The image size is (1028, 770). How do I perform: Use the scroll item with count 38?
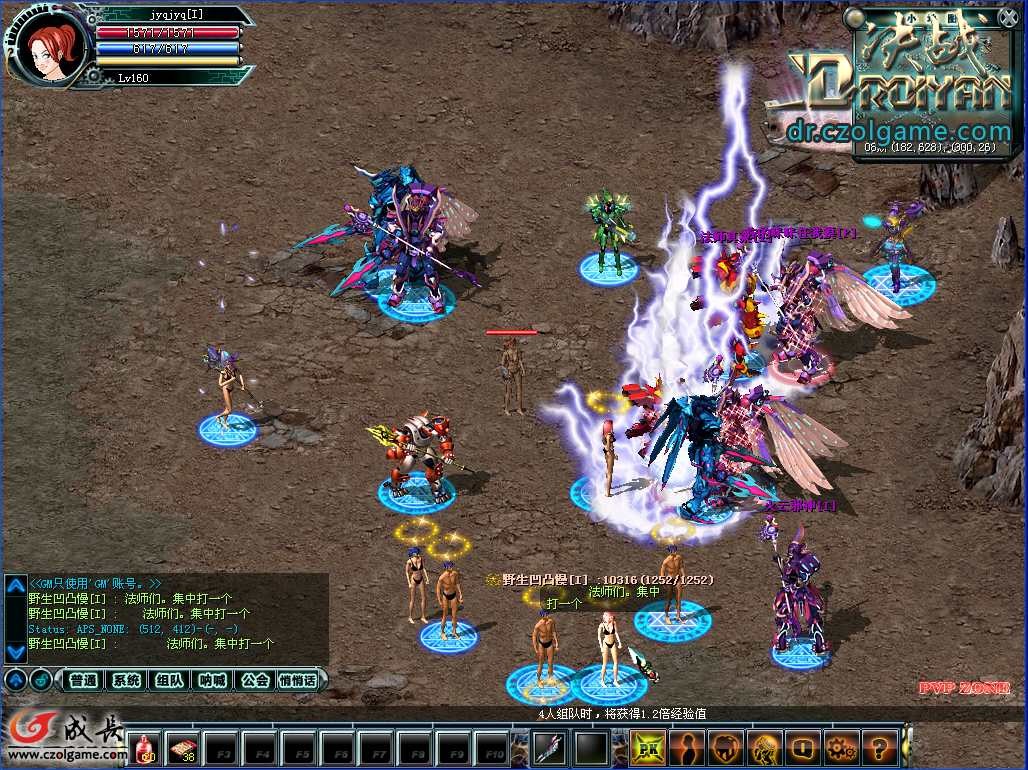[x=182, y=747]
